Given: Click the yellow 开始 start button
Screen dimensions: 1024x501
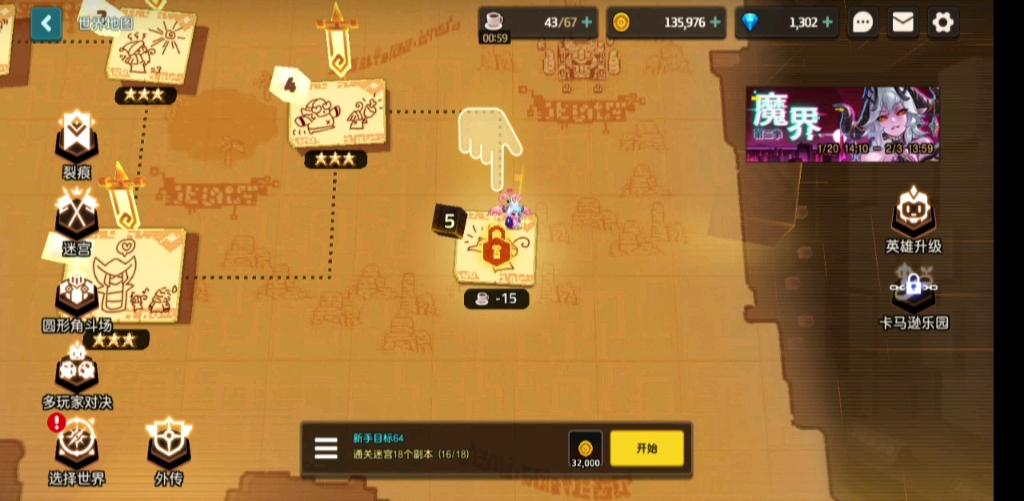Looking at the screenshot, I should pos(647,448).
